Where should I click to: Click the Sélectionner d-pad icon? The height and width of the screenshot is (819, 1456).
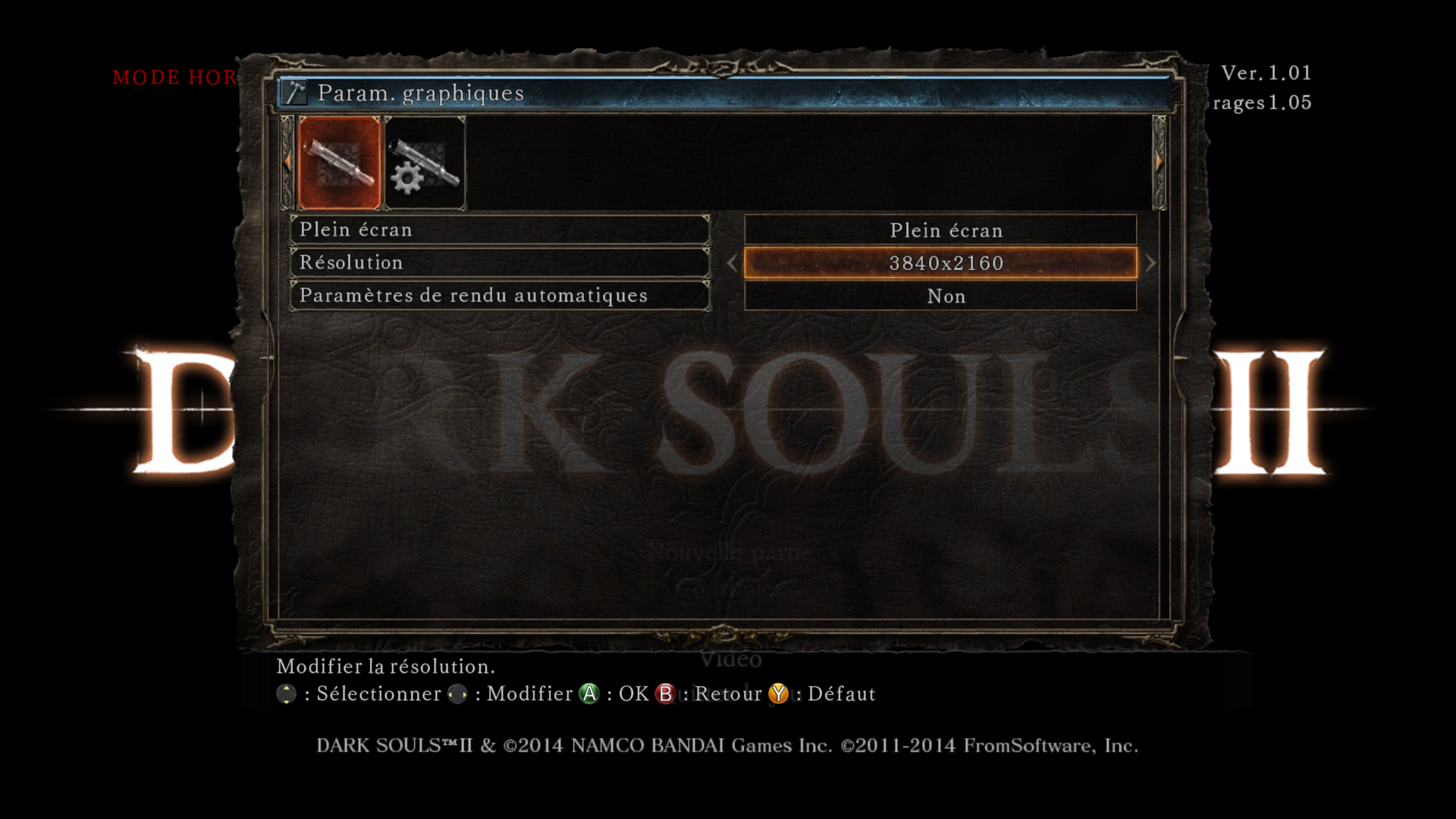click(x=287, y=693)
